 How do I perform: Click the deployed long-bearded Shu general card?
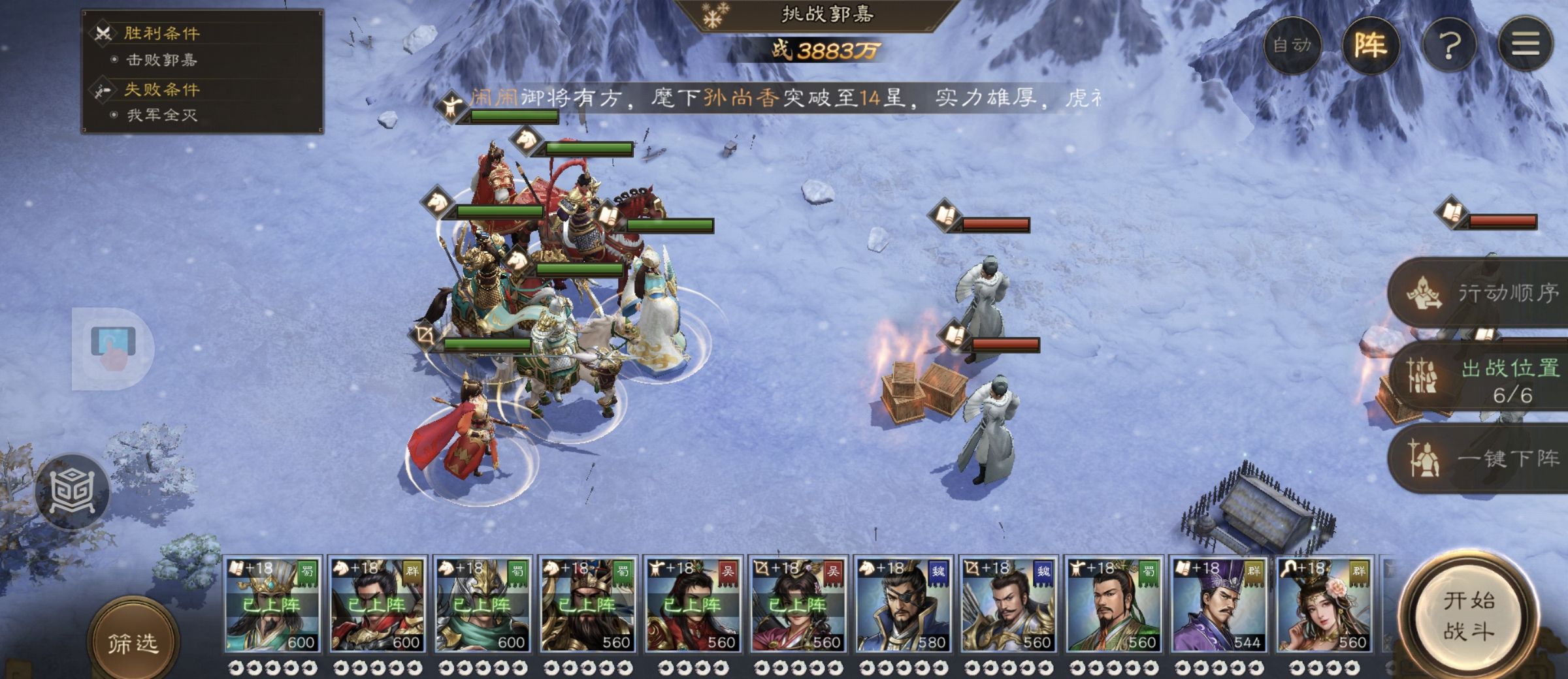point(587,605)
